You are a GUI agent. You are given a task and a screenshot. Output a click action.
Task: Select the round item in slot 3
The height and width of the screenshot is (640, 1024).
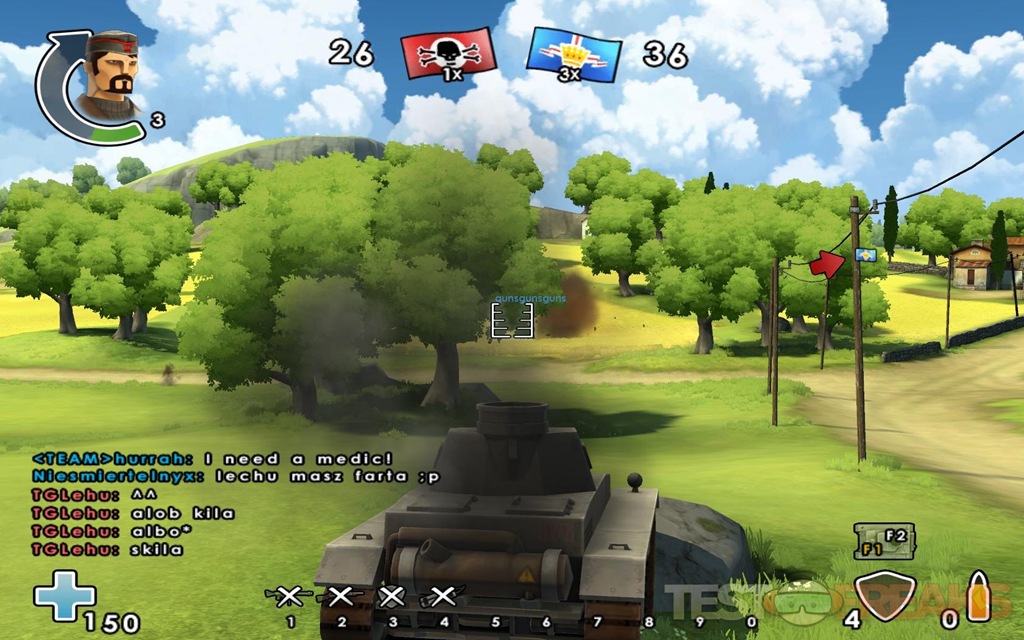pyautogui.click(x=392, y=597)
